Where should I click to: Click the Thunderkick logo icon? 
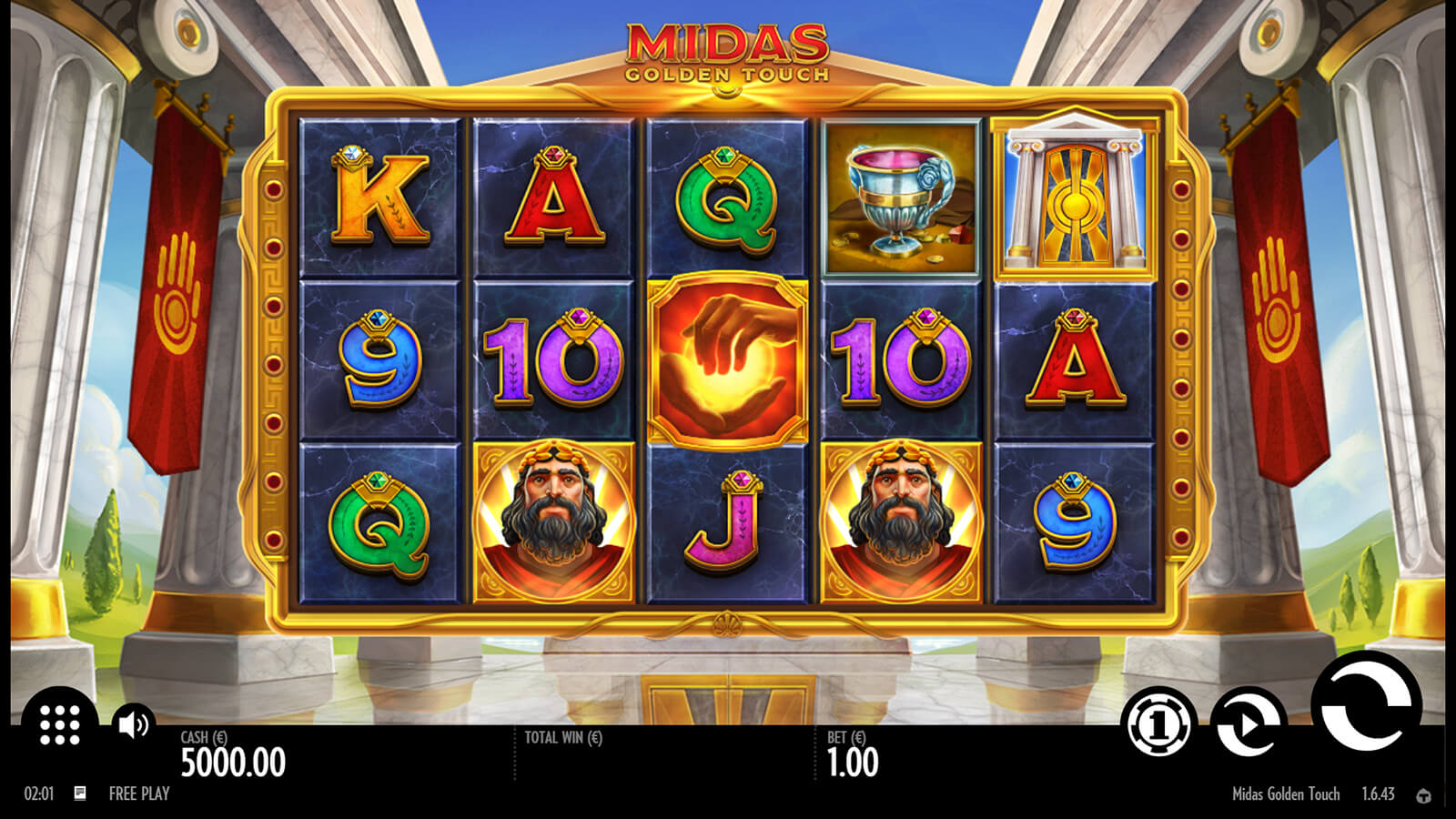tap(1424, 795)
